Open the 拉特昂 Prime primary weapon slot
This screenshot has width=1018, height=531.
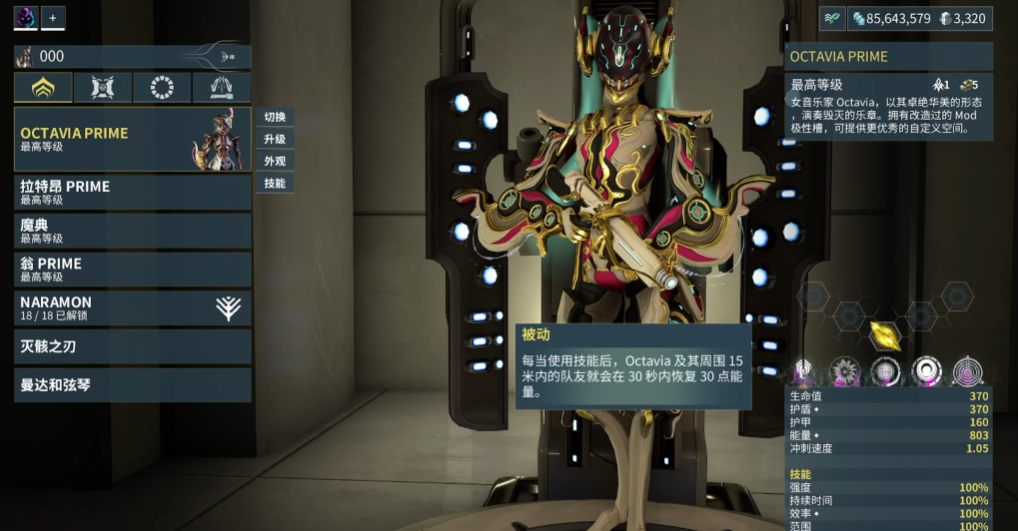pyautogui.click(x=132, y=192)
